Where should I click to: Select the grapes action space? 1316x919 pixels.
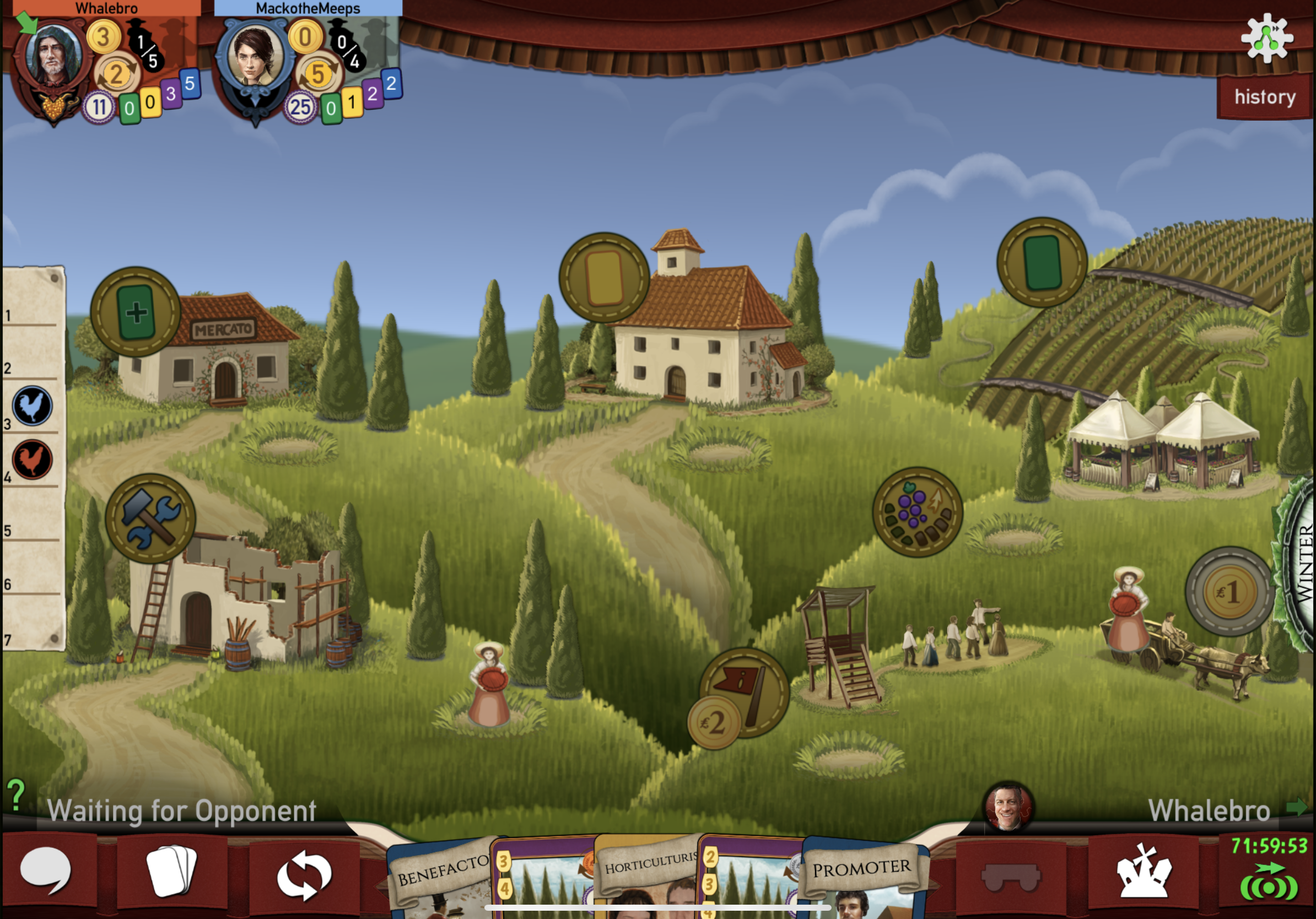[x=917, y=512]
